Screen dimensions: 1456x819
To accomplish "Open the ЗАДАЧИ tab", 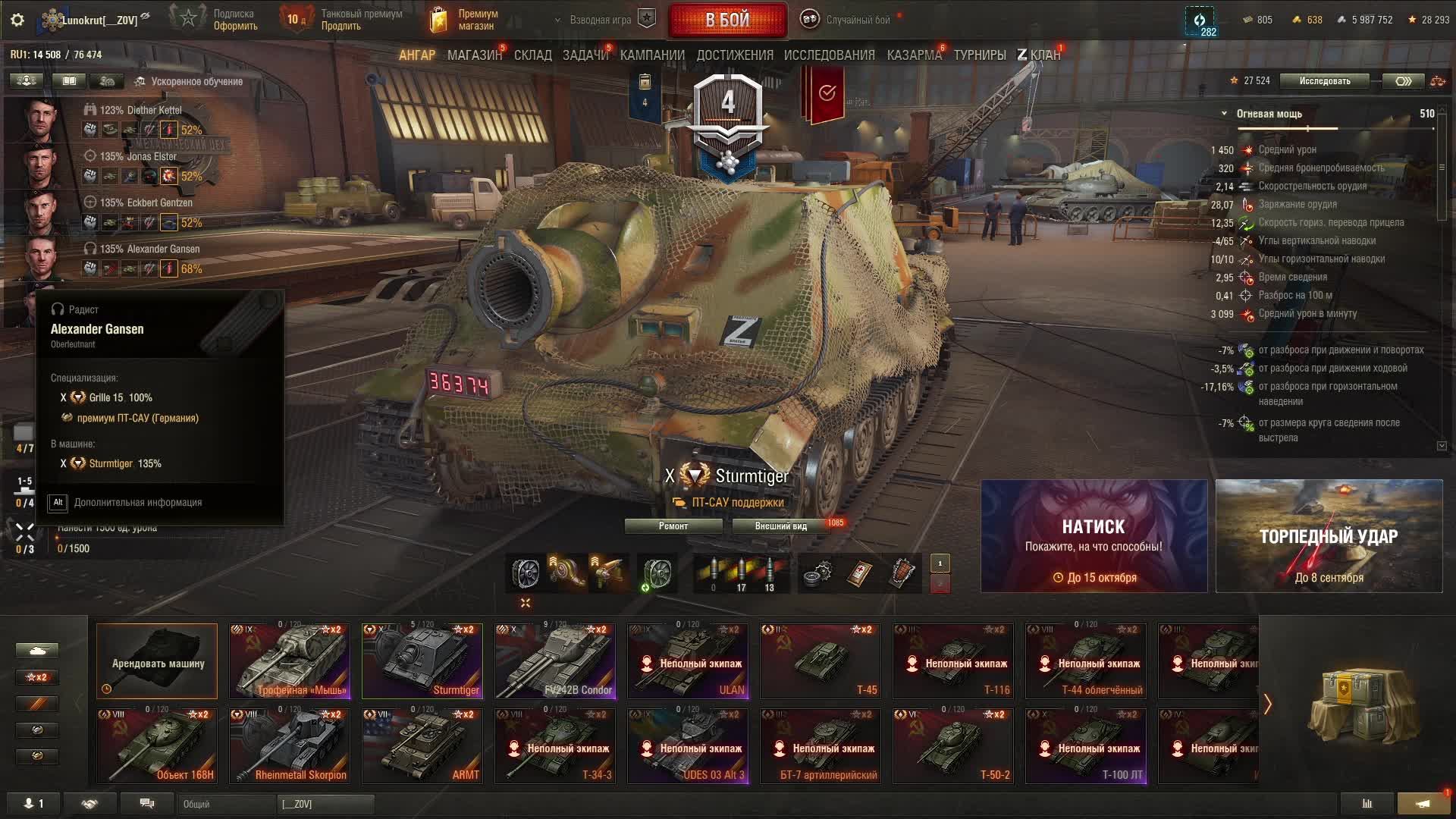I will tap(585, 55).
